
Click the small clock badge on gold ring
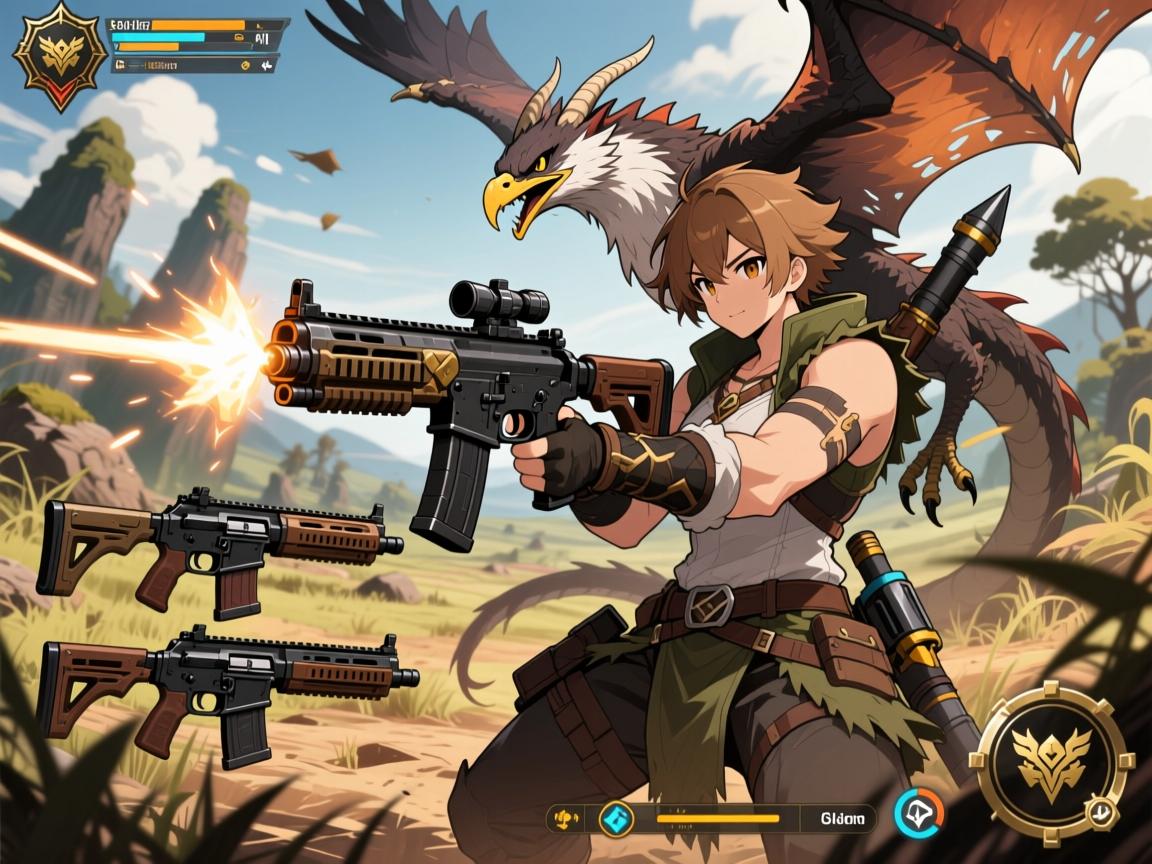pos(1101,811)
